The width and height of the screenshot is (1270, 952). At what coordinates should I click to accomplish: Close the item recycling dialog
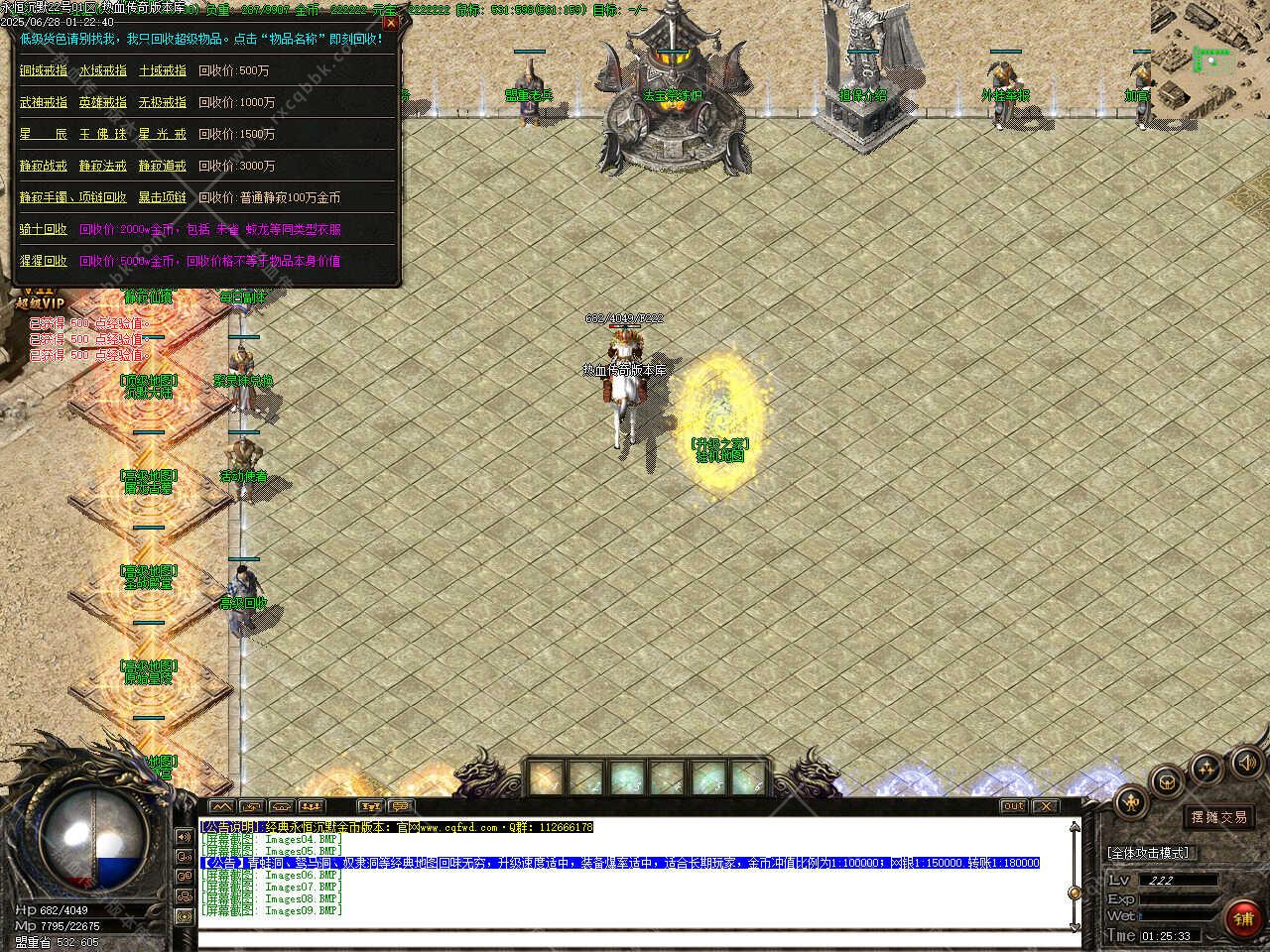click(x=390, y=23)
